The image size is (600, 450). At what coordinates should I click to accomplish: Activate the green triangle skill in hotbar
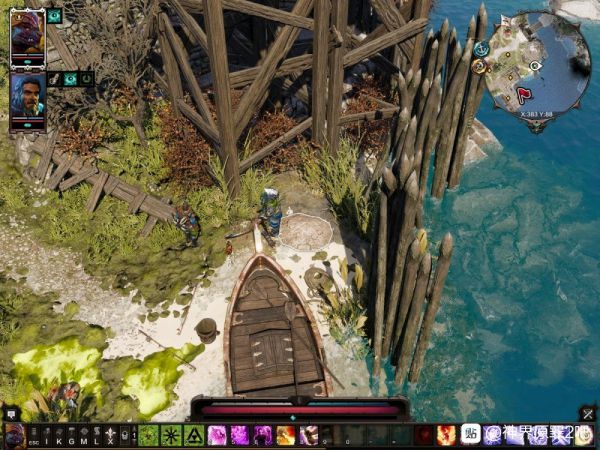[x=193, y=435]
